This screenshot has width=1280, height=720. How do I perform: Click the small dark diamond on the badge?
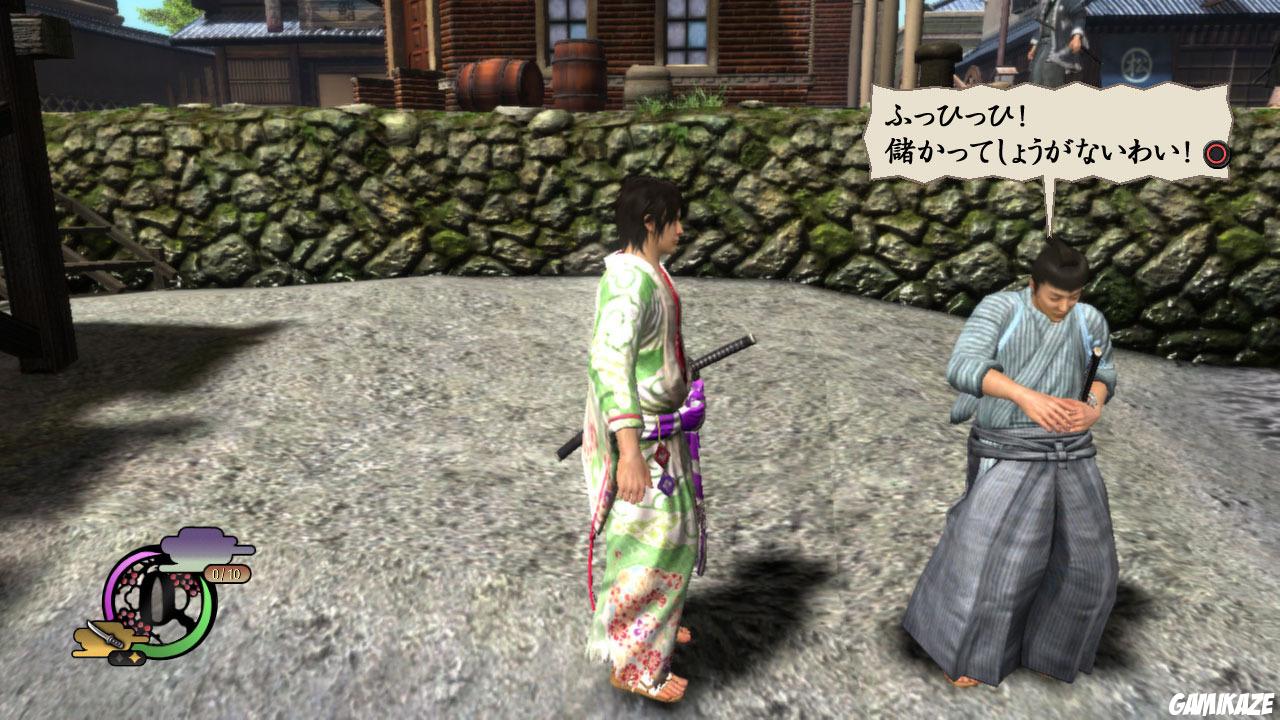pos(119,656)
